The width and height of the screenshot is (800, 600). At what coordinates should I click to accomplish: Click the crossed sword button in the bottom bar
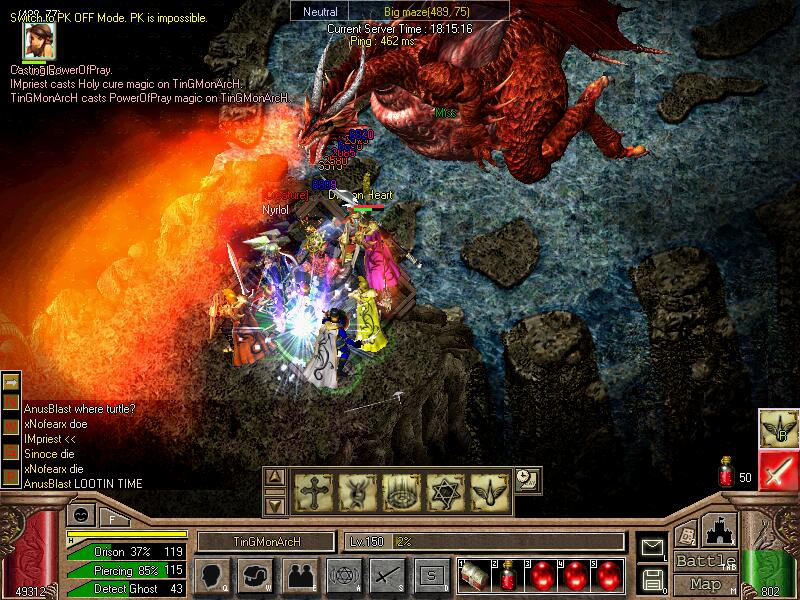[387, 575]
